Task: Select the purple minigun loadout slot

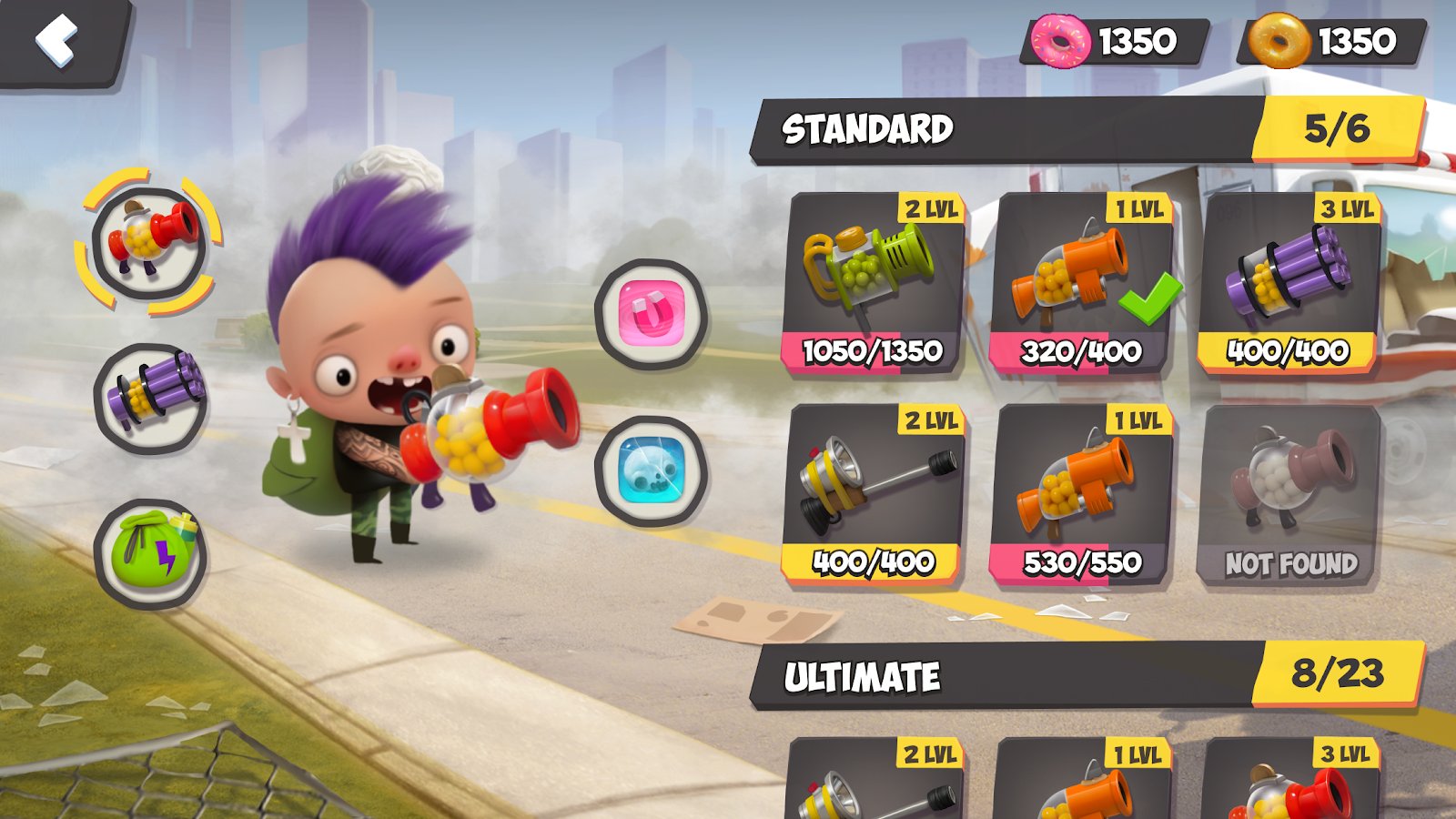Action: click(x=151, y=399)
